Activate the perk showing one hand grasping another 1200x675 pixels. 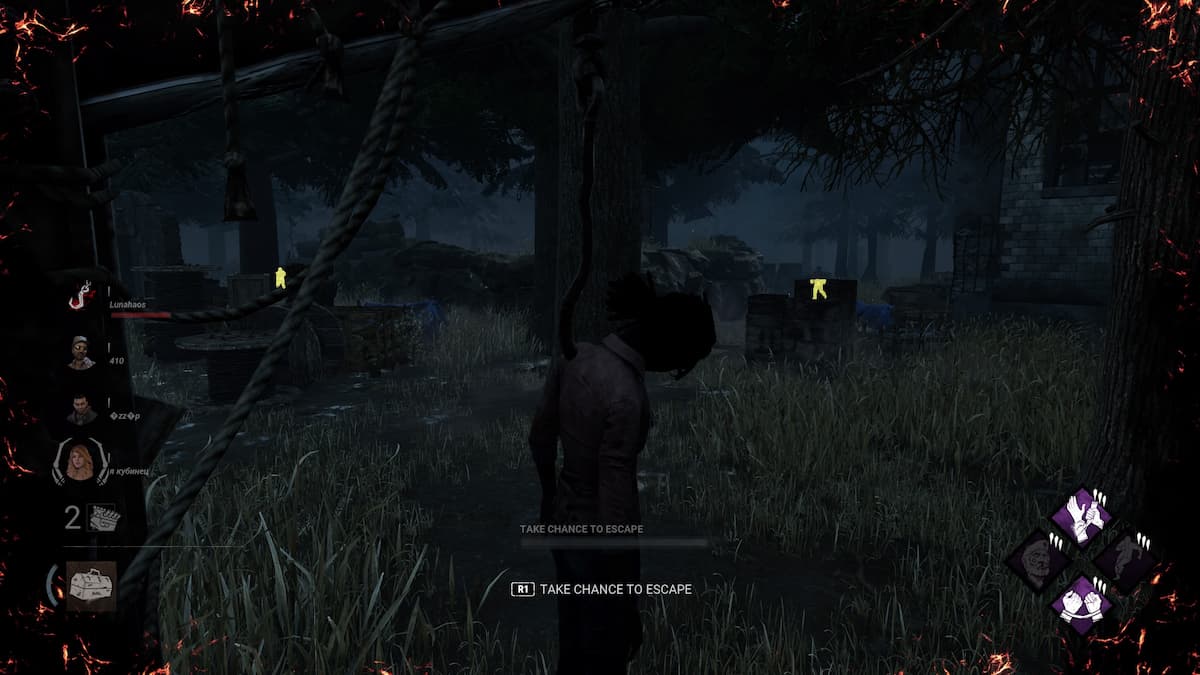[1081, 516]
